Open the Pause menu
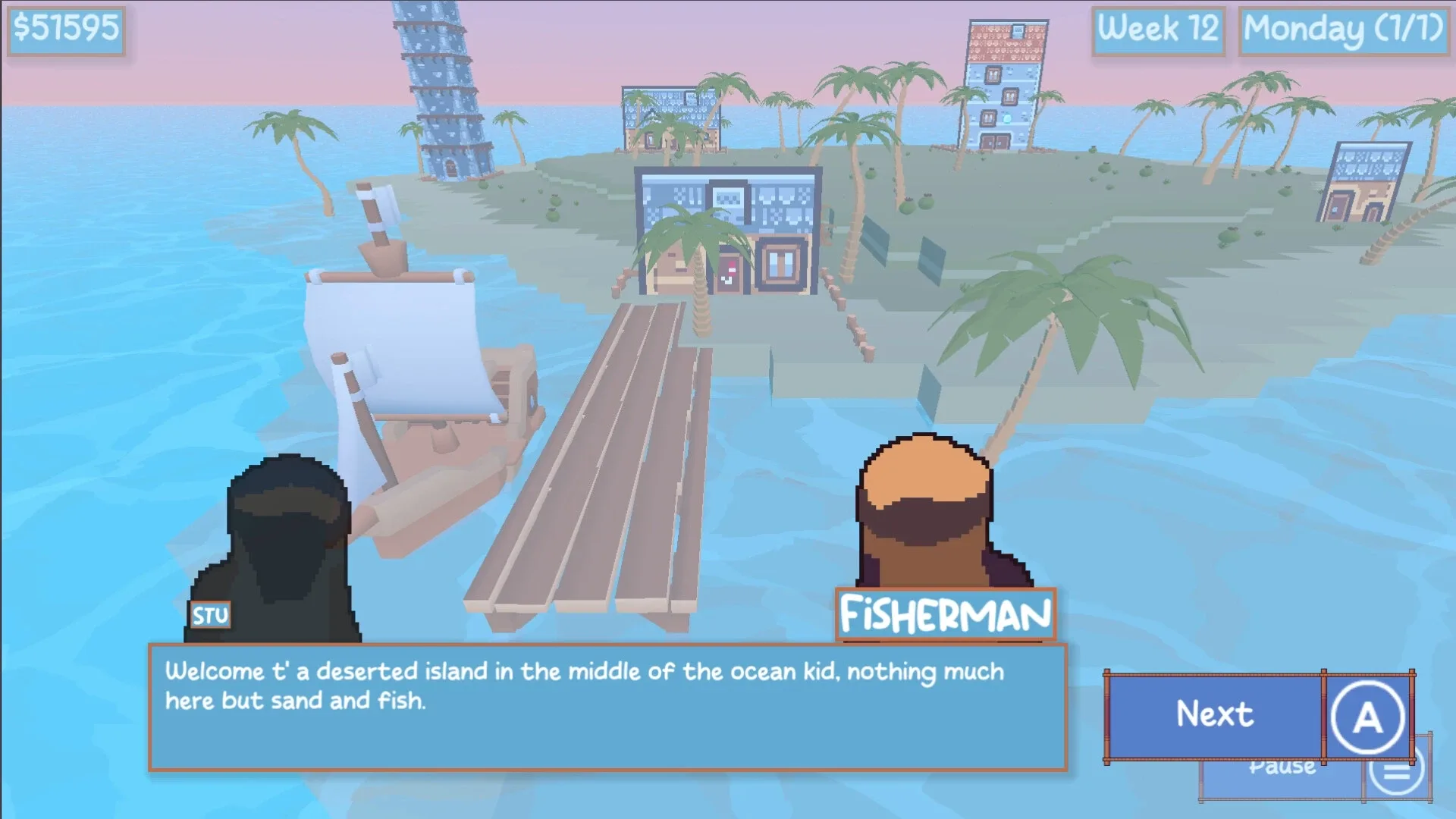Viewport: 1456px width, 819px height. click(x=1282, y=766)
